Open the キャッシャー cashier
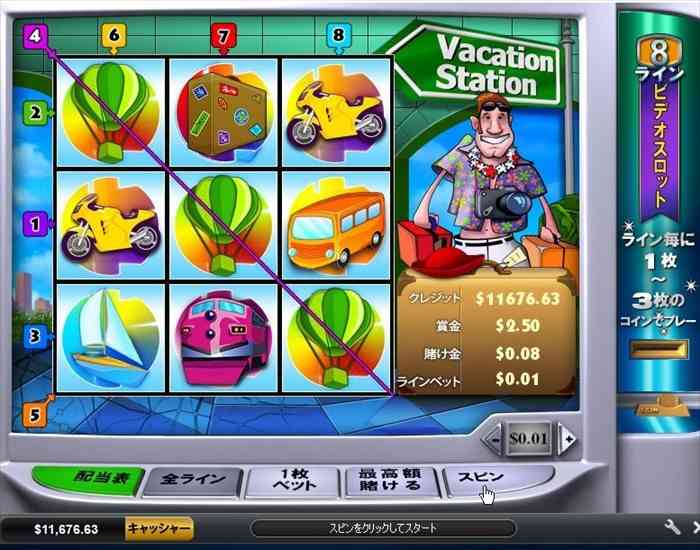Viewport: 700px width, 550px height. coord(159,528)
